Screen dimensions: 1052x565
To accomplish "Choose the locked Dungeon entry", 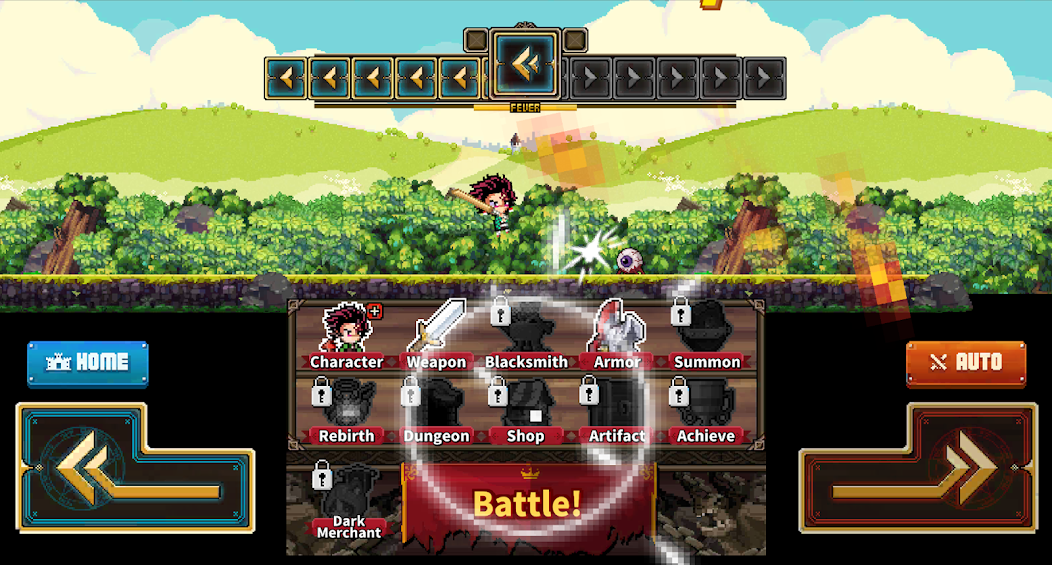I will coord(436,412).
